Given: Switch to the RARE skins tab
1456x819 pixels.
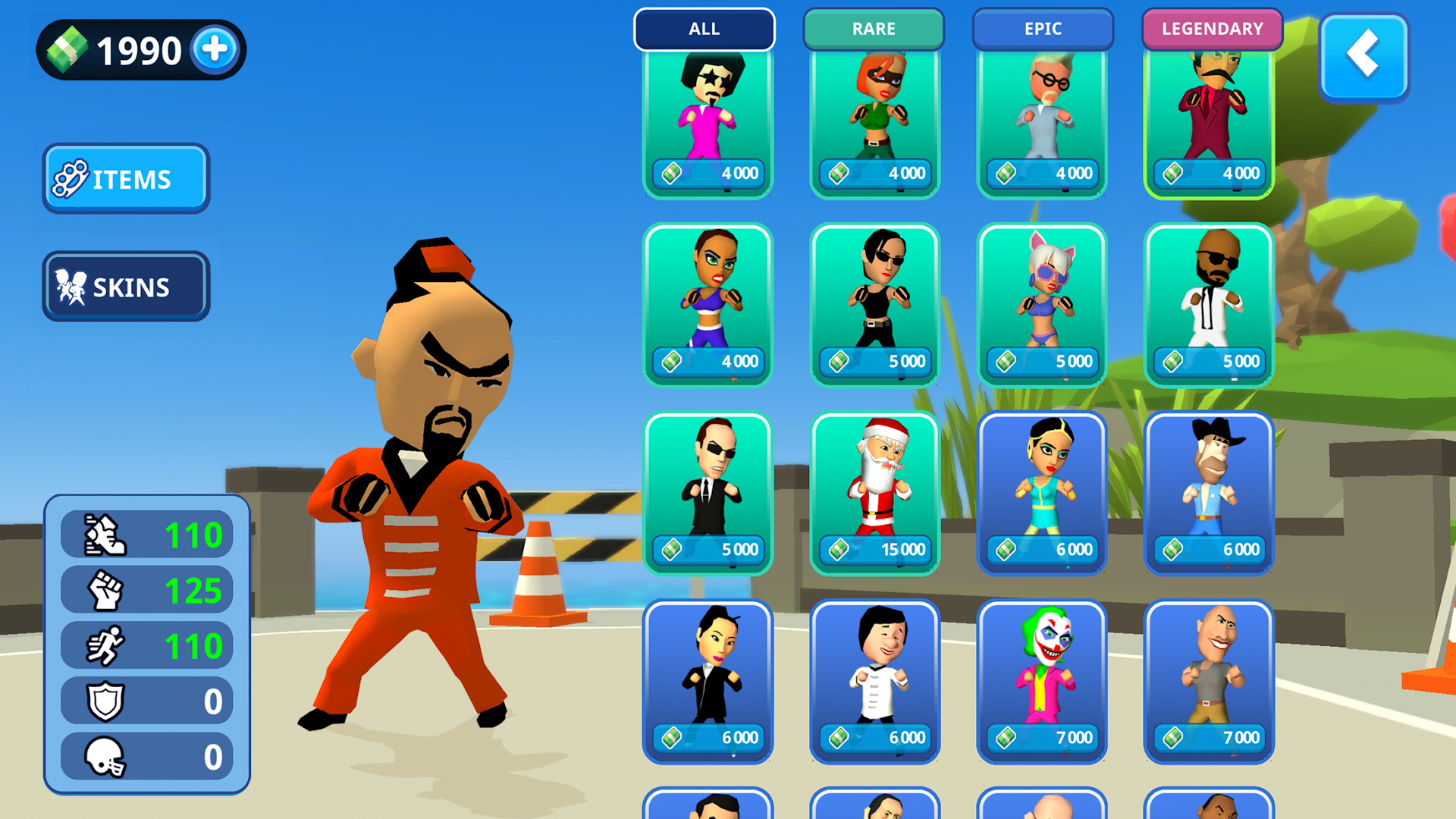Looking at the screenshot, I should point(873,29).
